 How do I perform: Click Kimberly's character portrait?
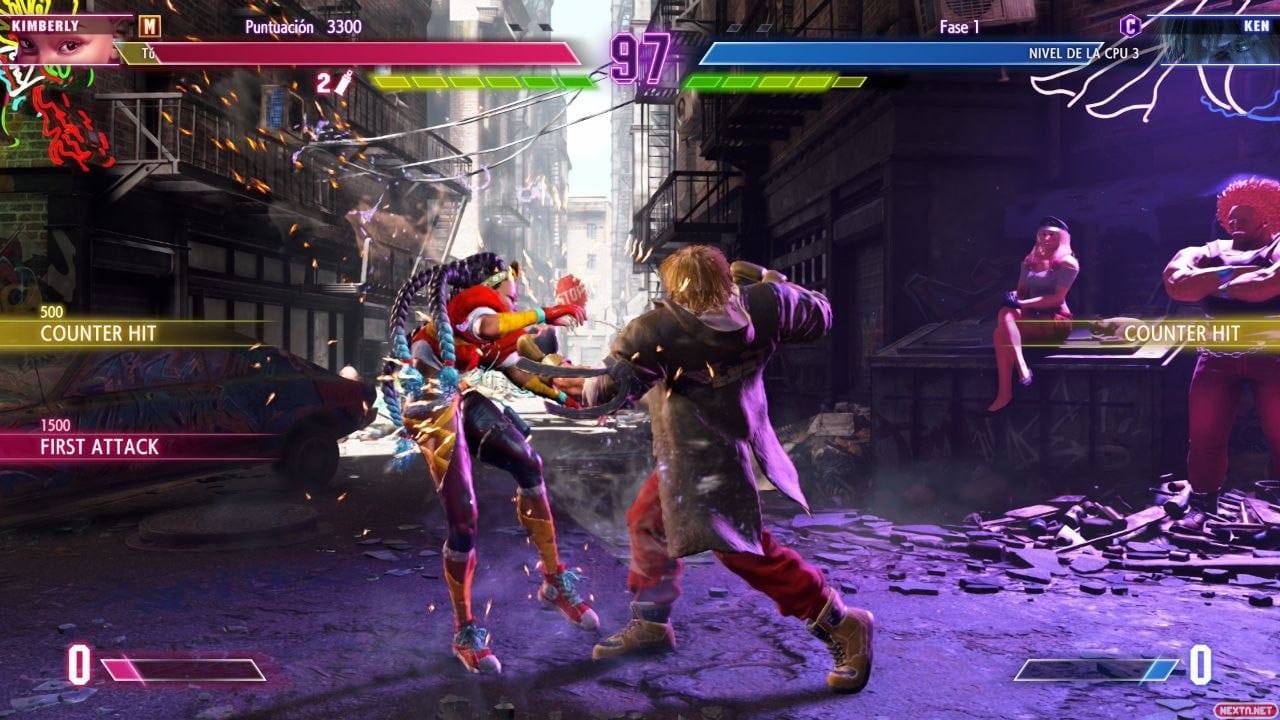click(x=58, y=47)
